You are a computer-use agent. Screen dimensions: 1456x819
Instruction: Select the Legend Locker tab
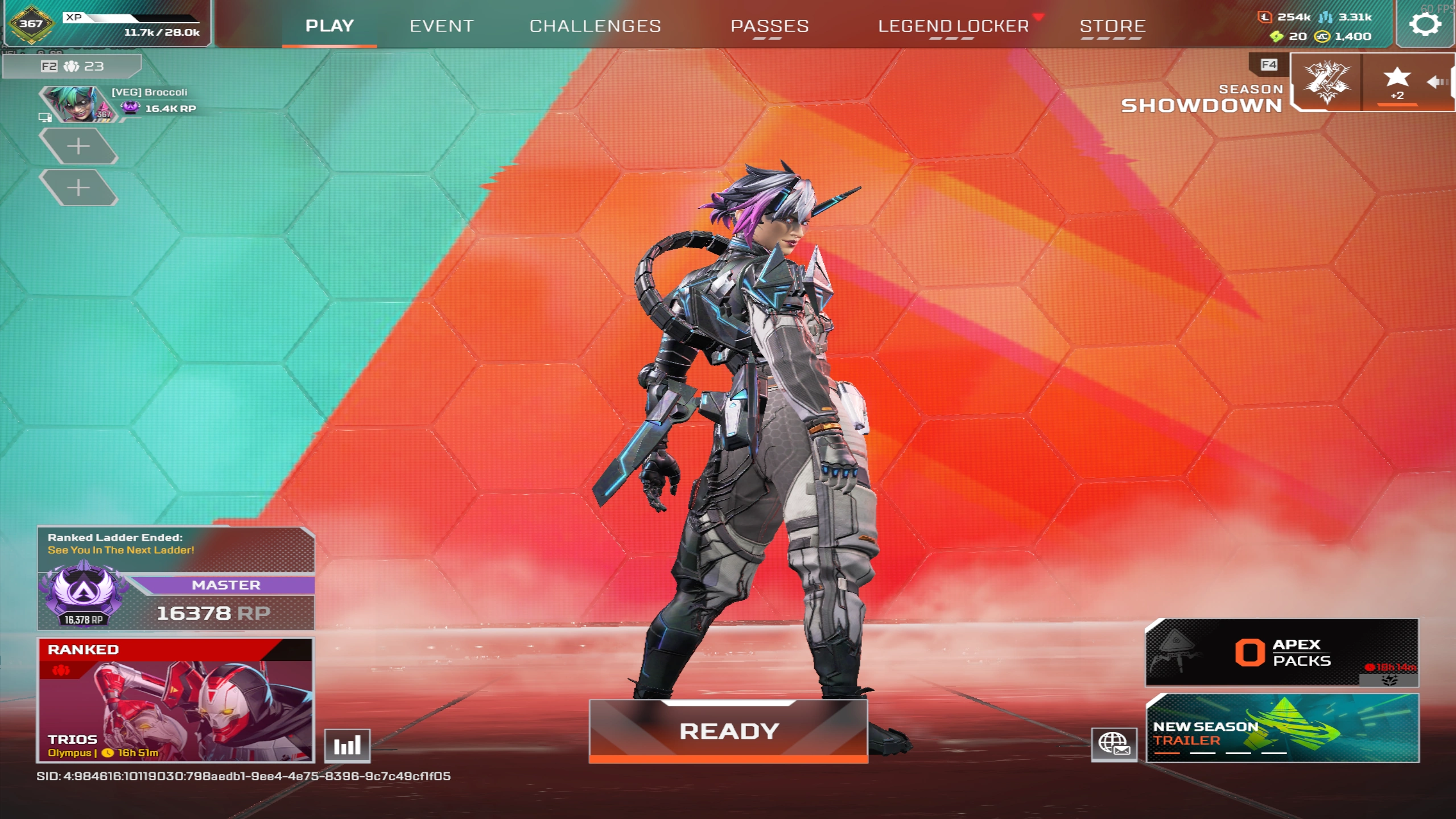click(953, 26)
